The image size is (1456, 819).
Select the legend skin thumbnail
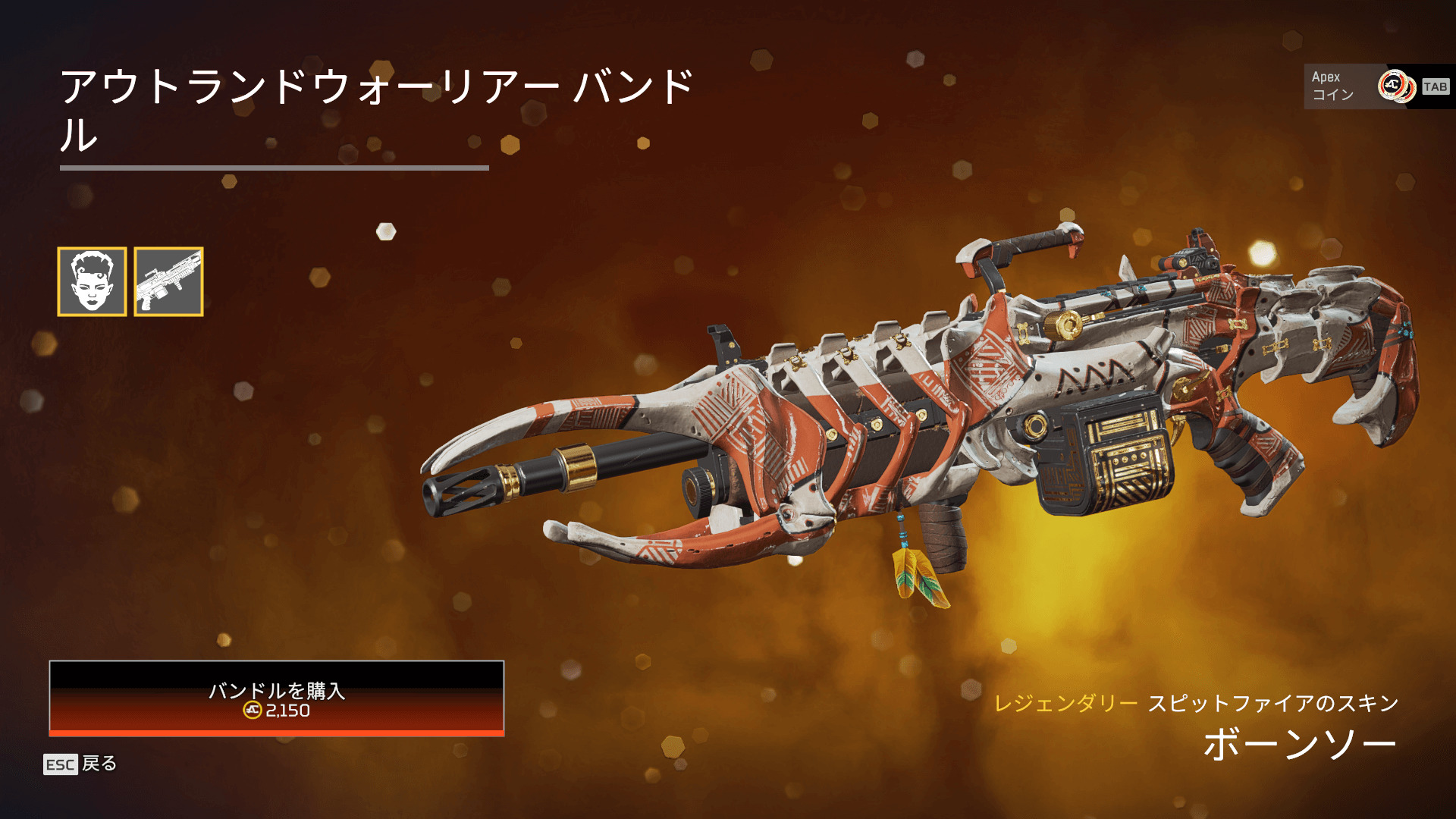(x=92, y=281)
